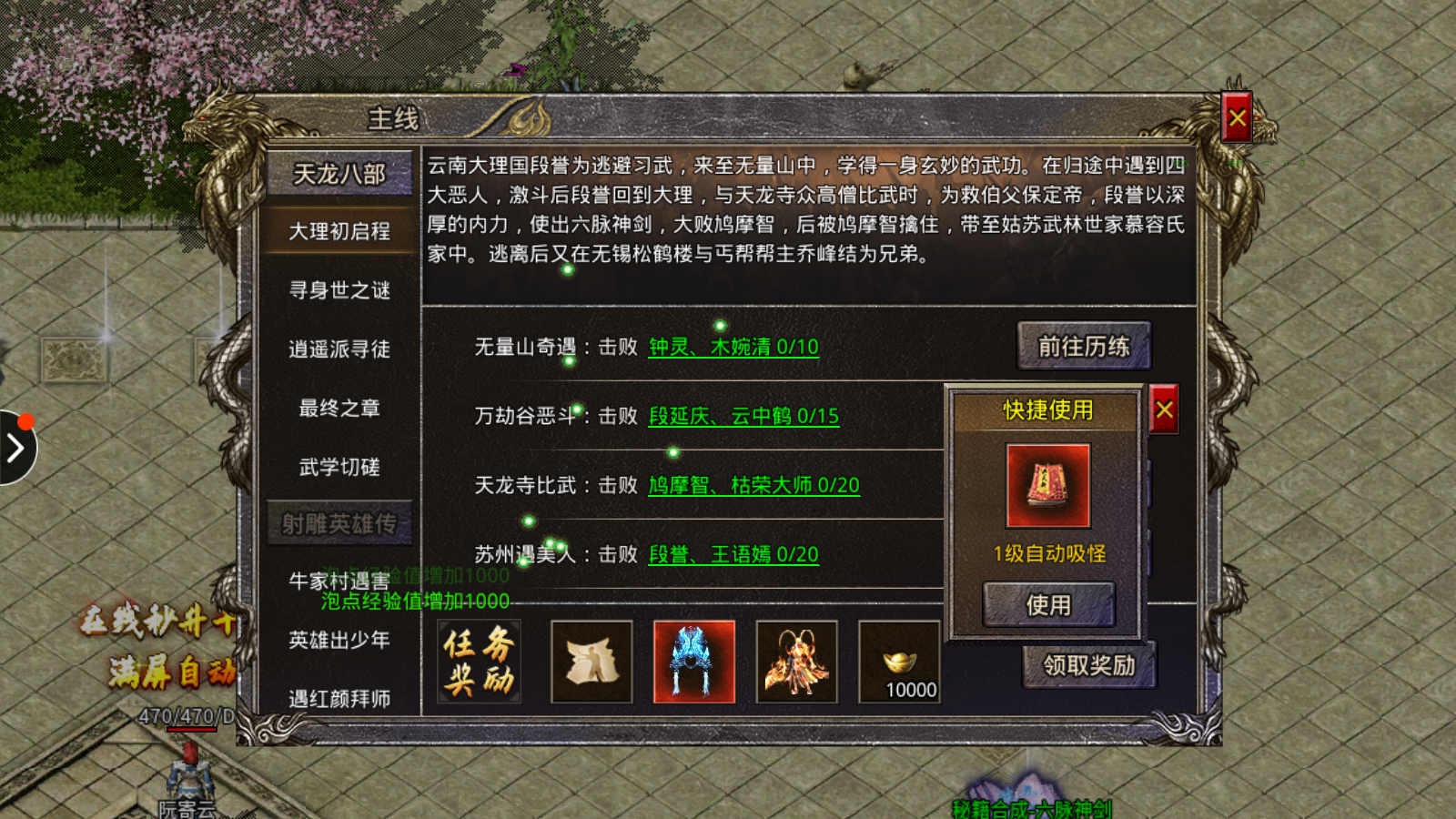Select the highlighted blue armor reward icon

(x=693, y=662)
